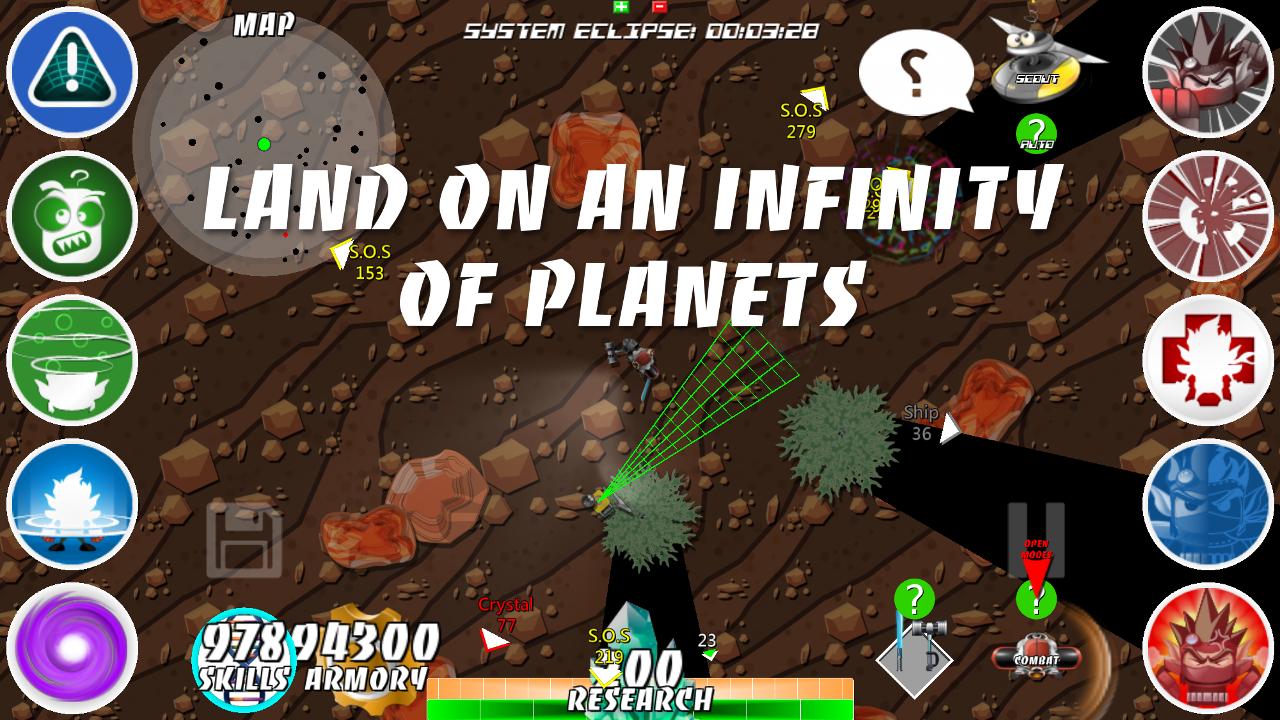Image resolution: width=1280 pixels, height=720 pixels.
Task: Open the purple vortex portal skill
Action: click(x=70, y=645)
